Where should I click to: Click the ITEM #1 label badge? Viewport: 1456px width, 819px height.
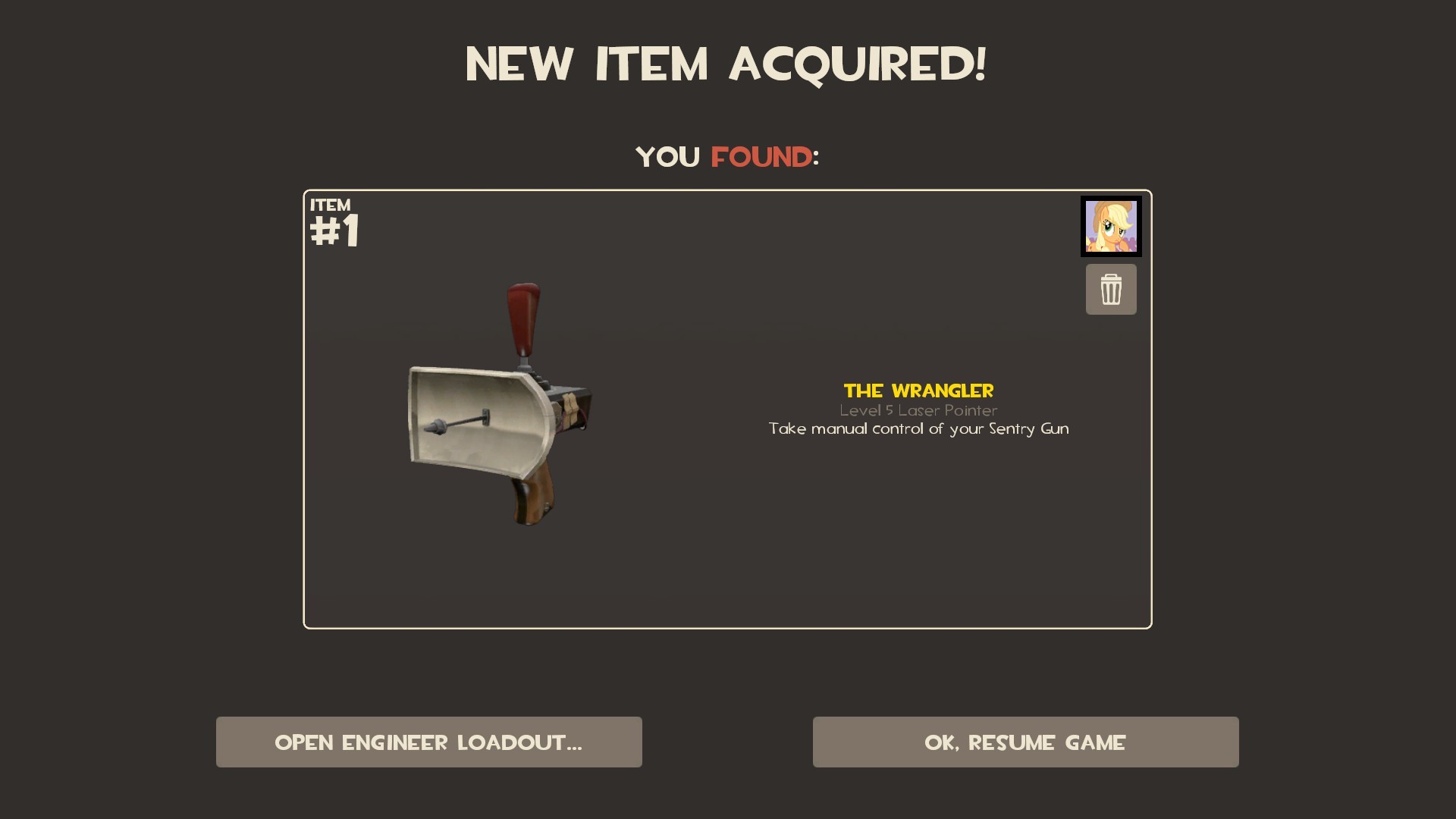[334, 220]
